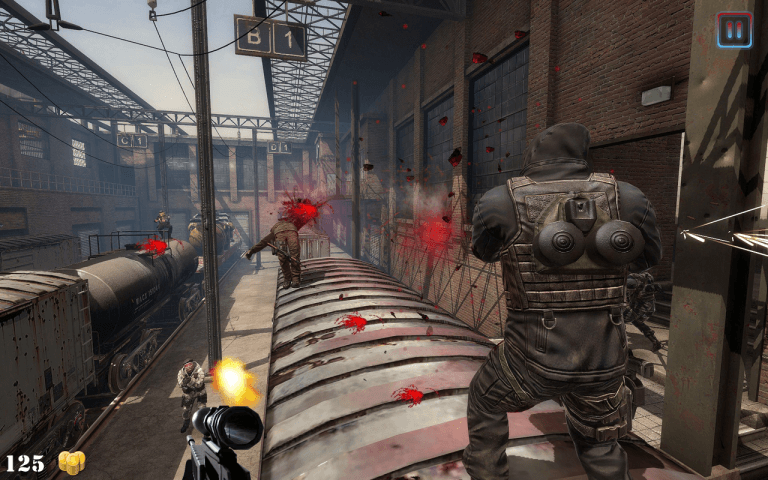Pause the game with the top-right button
768x480 pixels.
point(734,29)
